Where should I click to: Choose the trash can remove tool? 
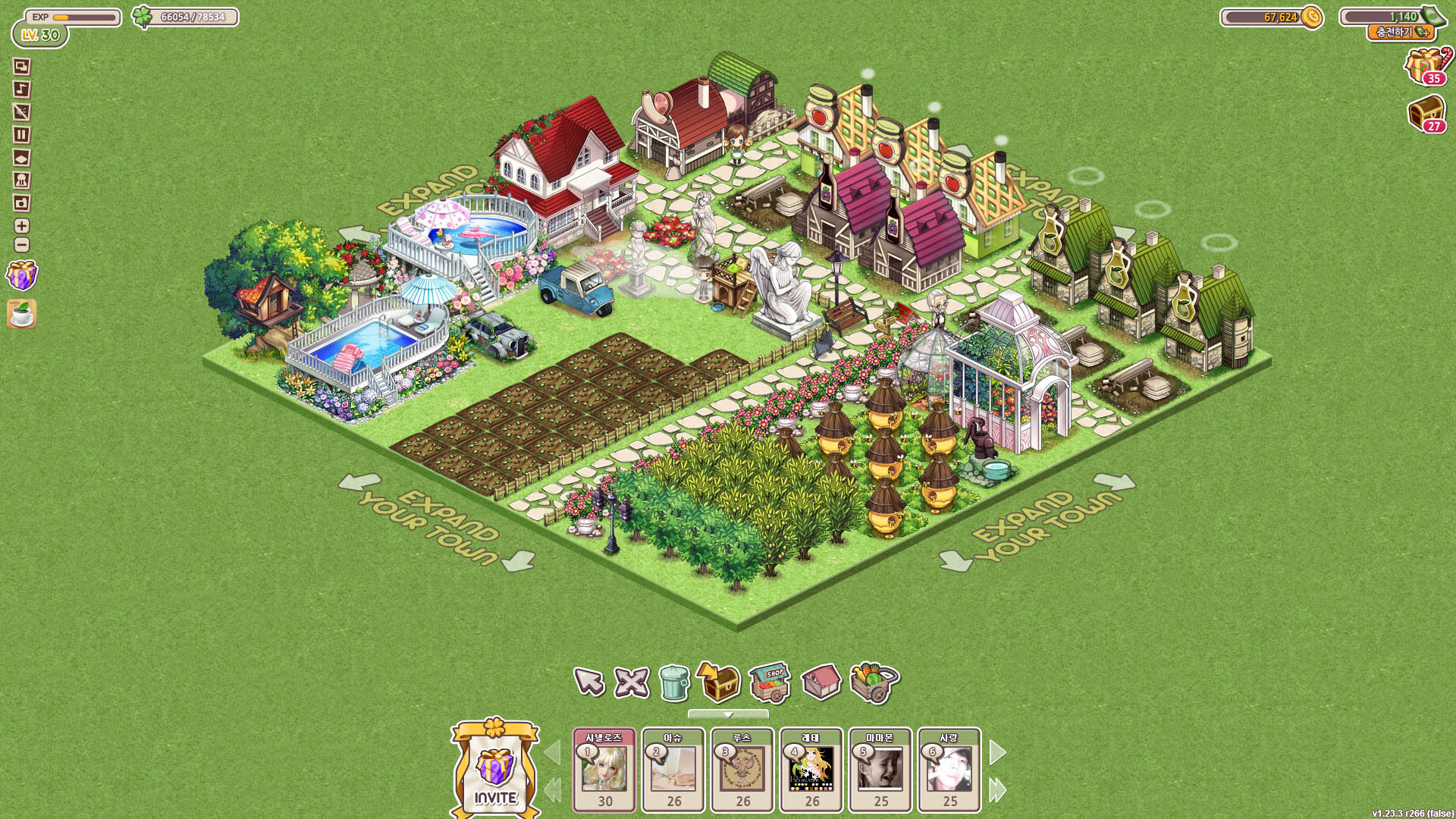tap(674, 682)
